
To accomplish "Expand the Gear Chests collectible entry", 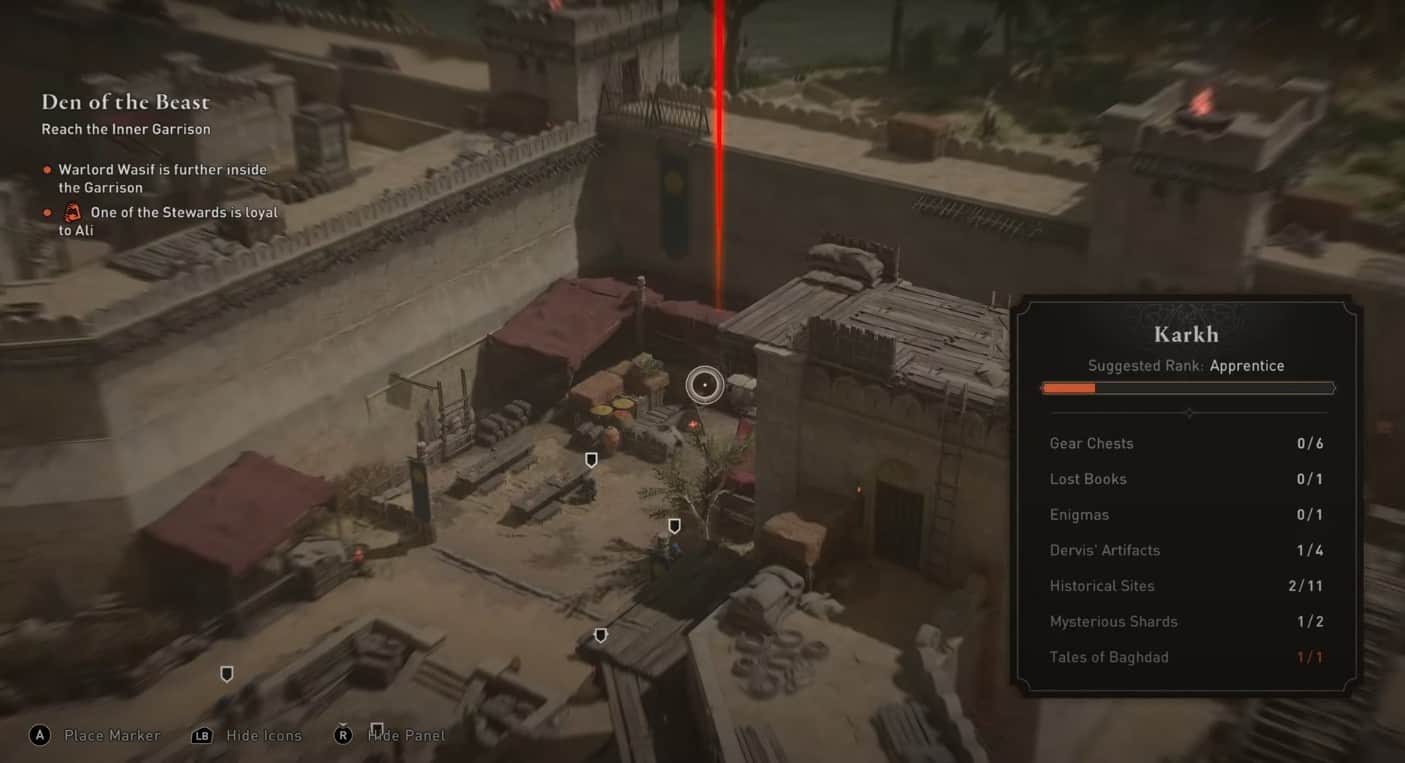I will click(1092, 443).
